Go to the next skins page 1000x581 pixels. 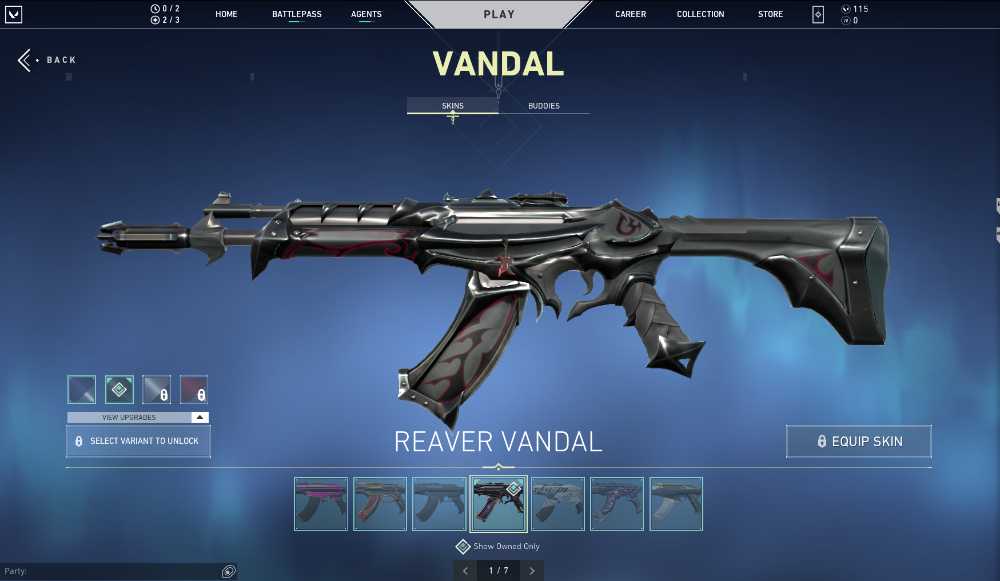(x=532, y=571)
